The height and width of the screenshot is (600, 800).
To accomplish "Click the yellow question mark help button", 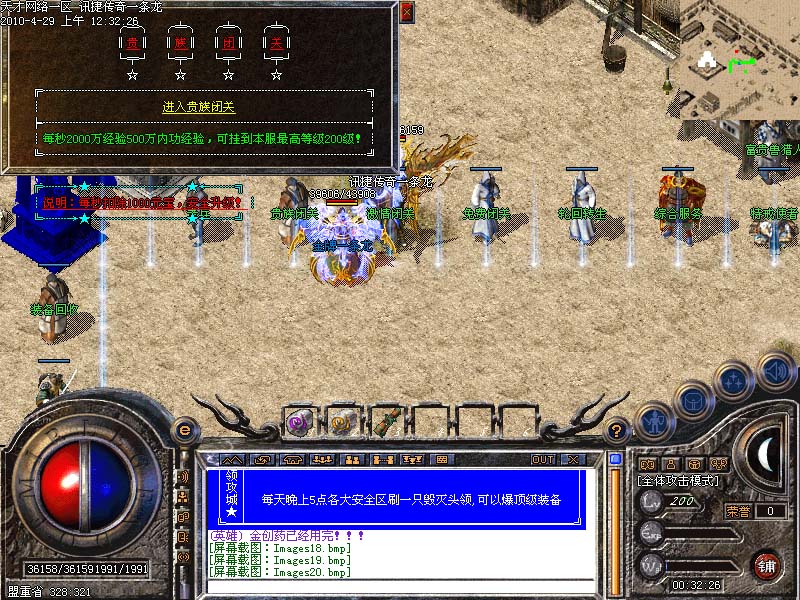I will coord(618,431).
